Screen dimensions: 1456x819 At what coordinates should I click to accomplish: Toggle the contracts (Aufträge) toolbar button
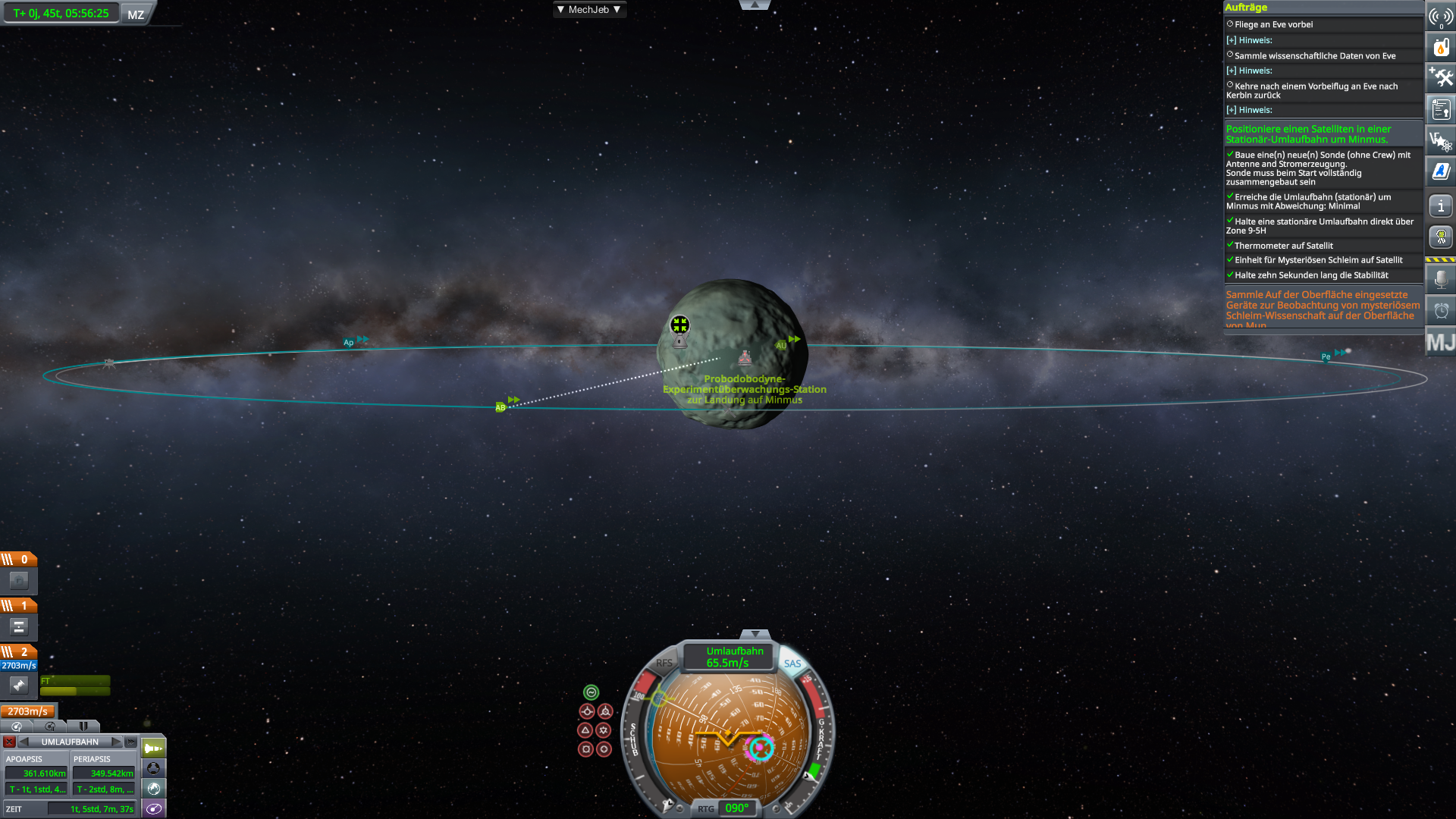click(1441, 110)
